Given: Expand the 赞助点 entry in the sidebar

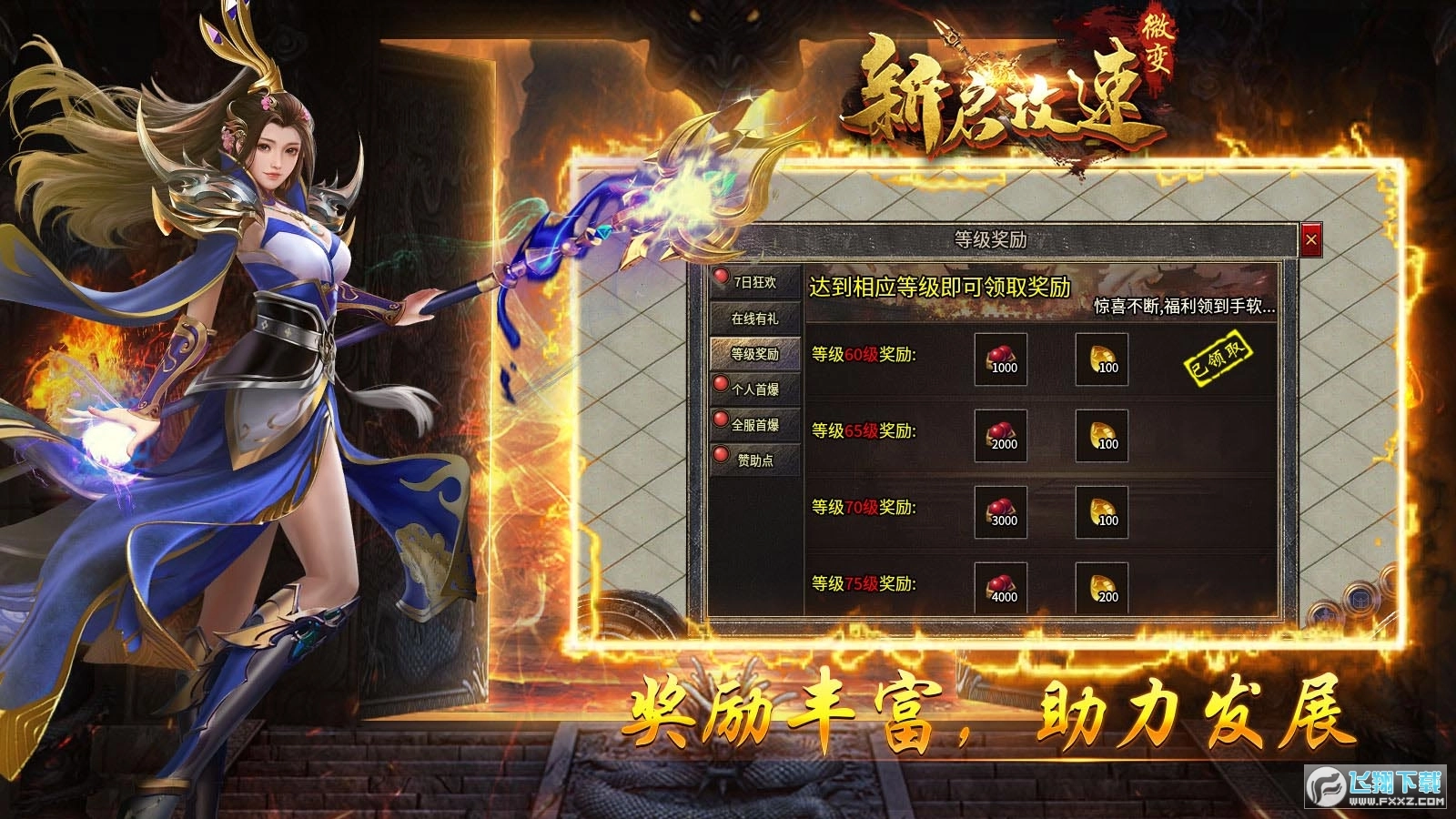Looking at the screenshot, I should tap(756, 460).
